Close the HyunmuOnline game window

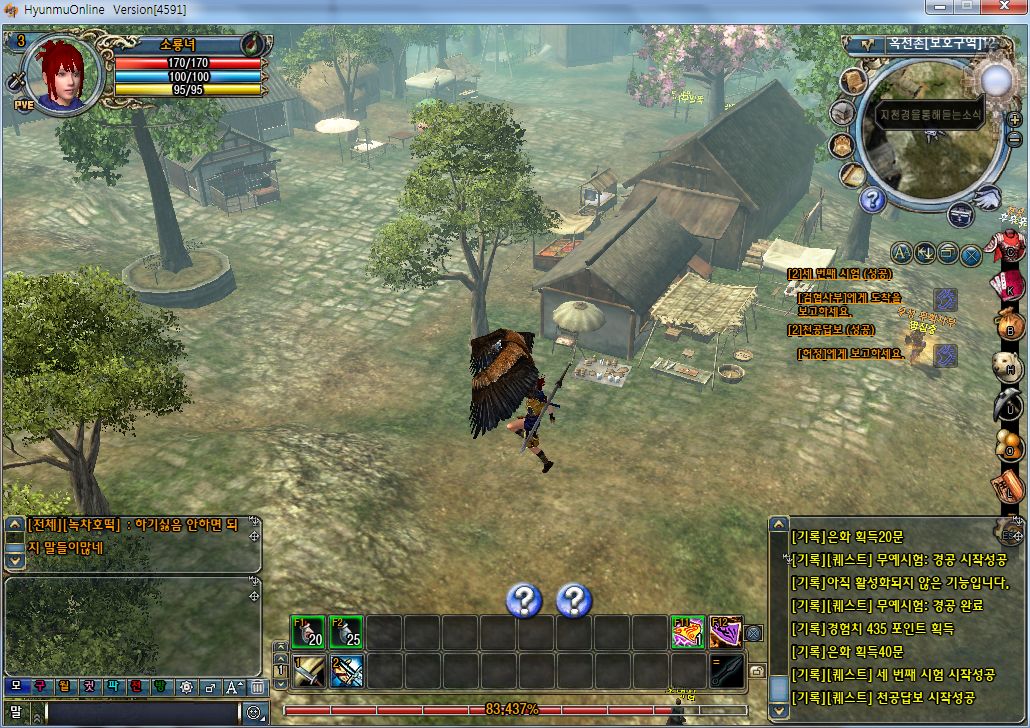[x=1003, y=8]
